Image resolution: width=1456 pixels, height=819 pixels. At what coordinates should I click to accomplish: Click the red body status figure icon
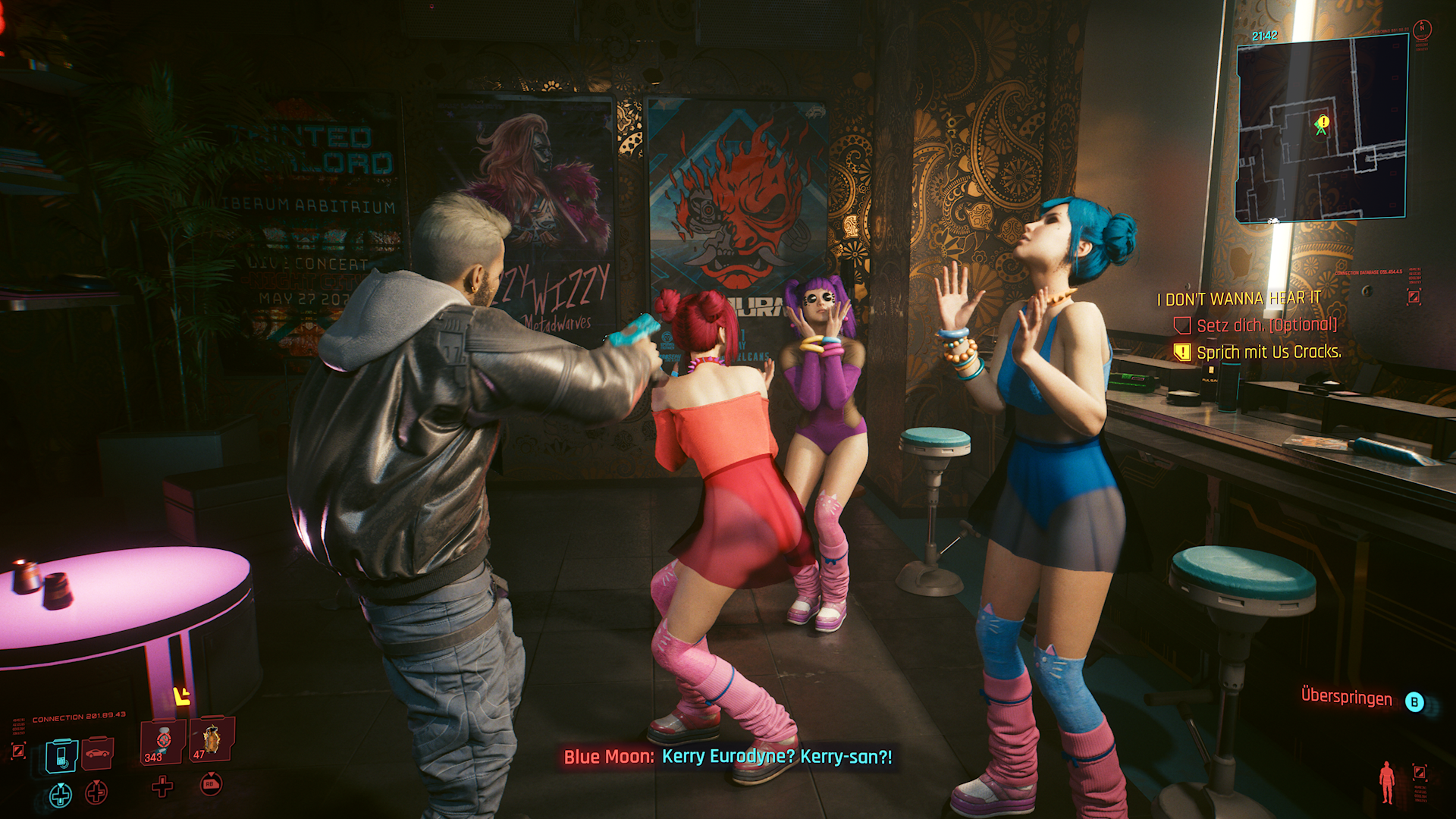(x=1387, y=782)
